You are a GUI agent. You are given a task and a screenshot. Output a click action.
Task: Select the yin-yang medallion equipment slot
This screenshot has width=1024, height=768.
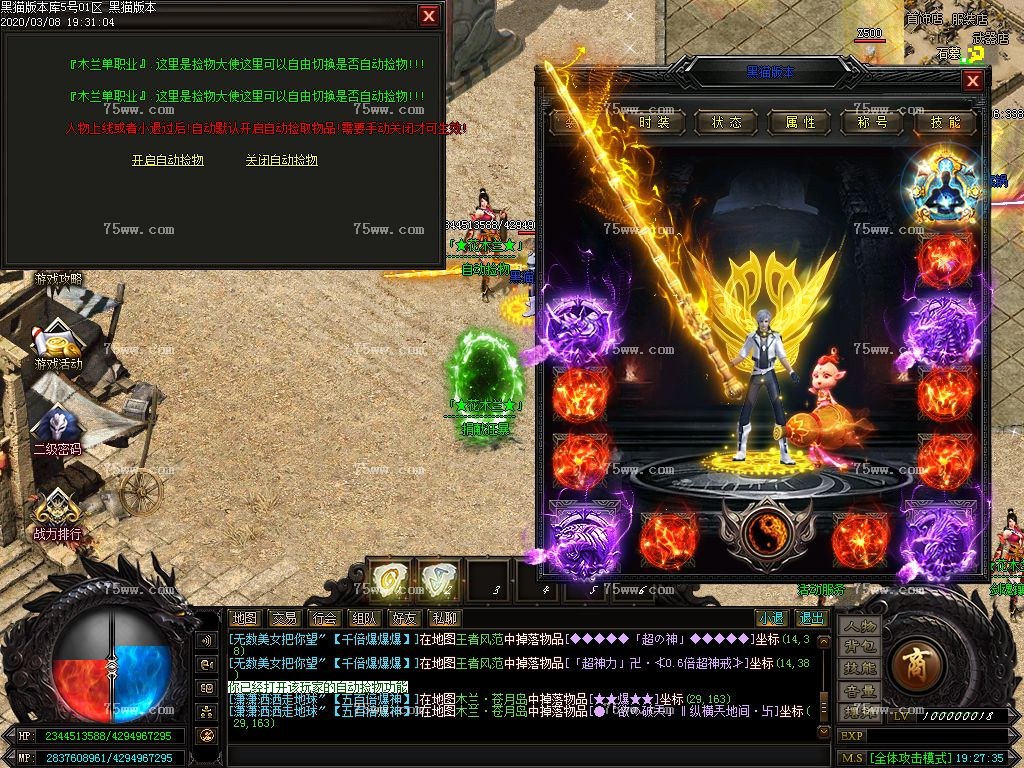(x=767, y=528)
